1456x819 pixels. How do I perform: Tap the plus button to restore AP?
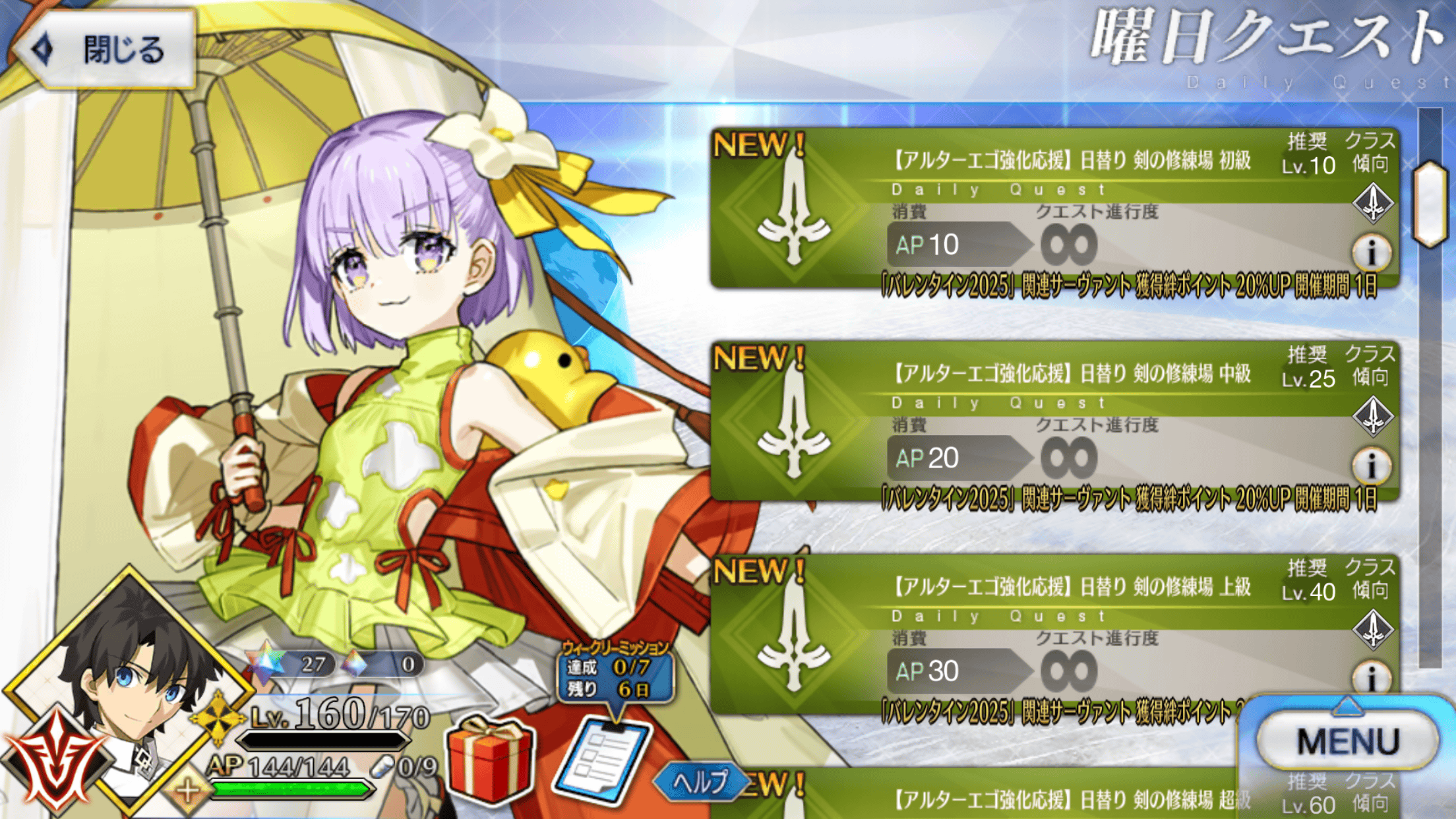[187, 790]
